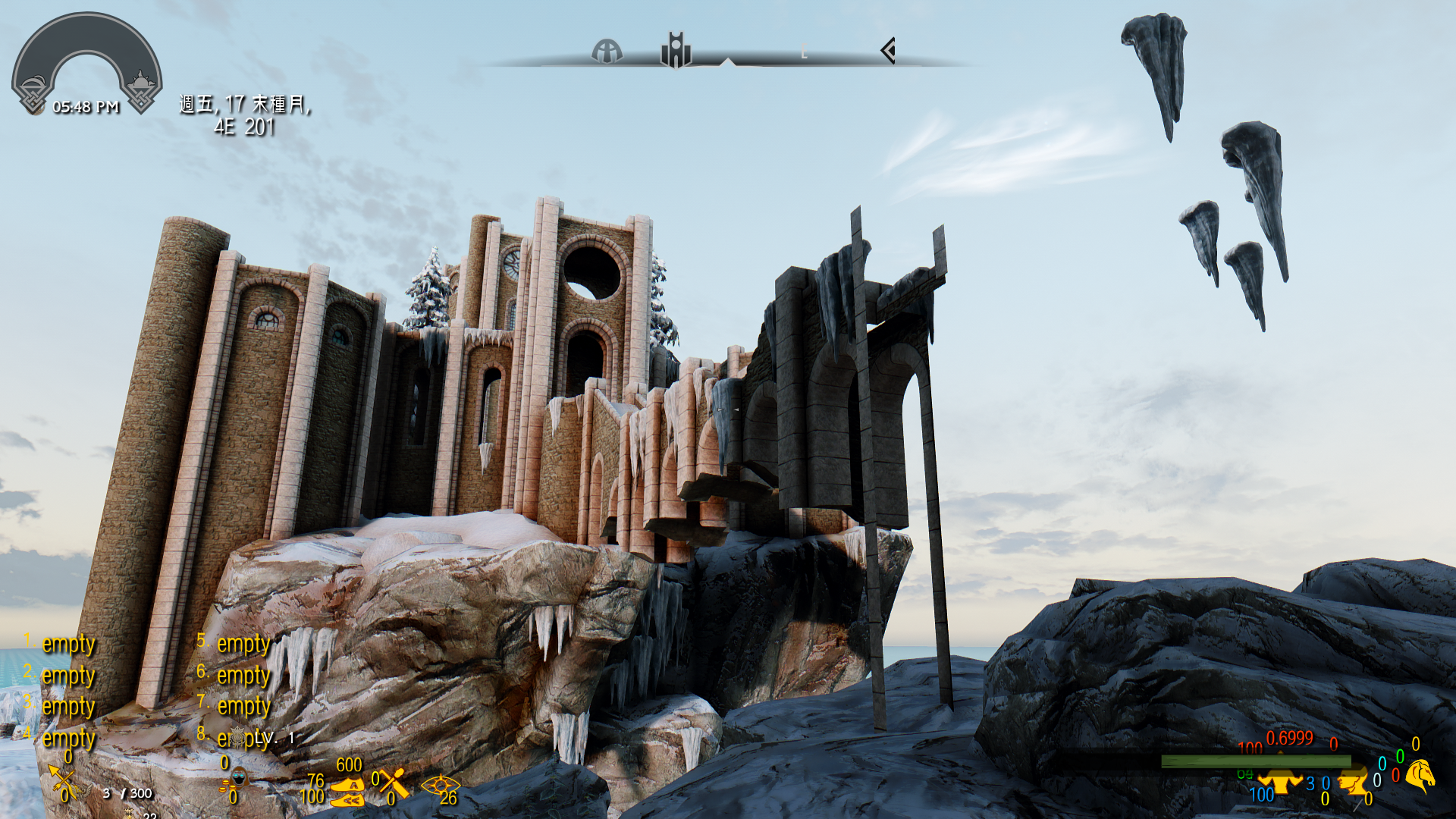The width and height of the screenshot is (1456, 819).
Task: Select the castle marker on the compass
Action: pyautogui.click(x=676, y=50)
